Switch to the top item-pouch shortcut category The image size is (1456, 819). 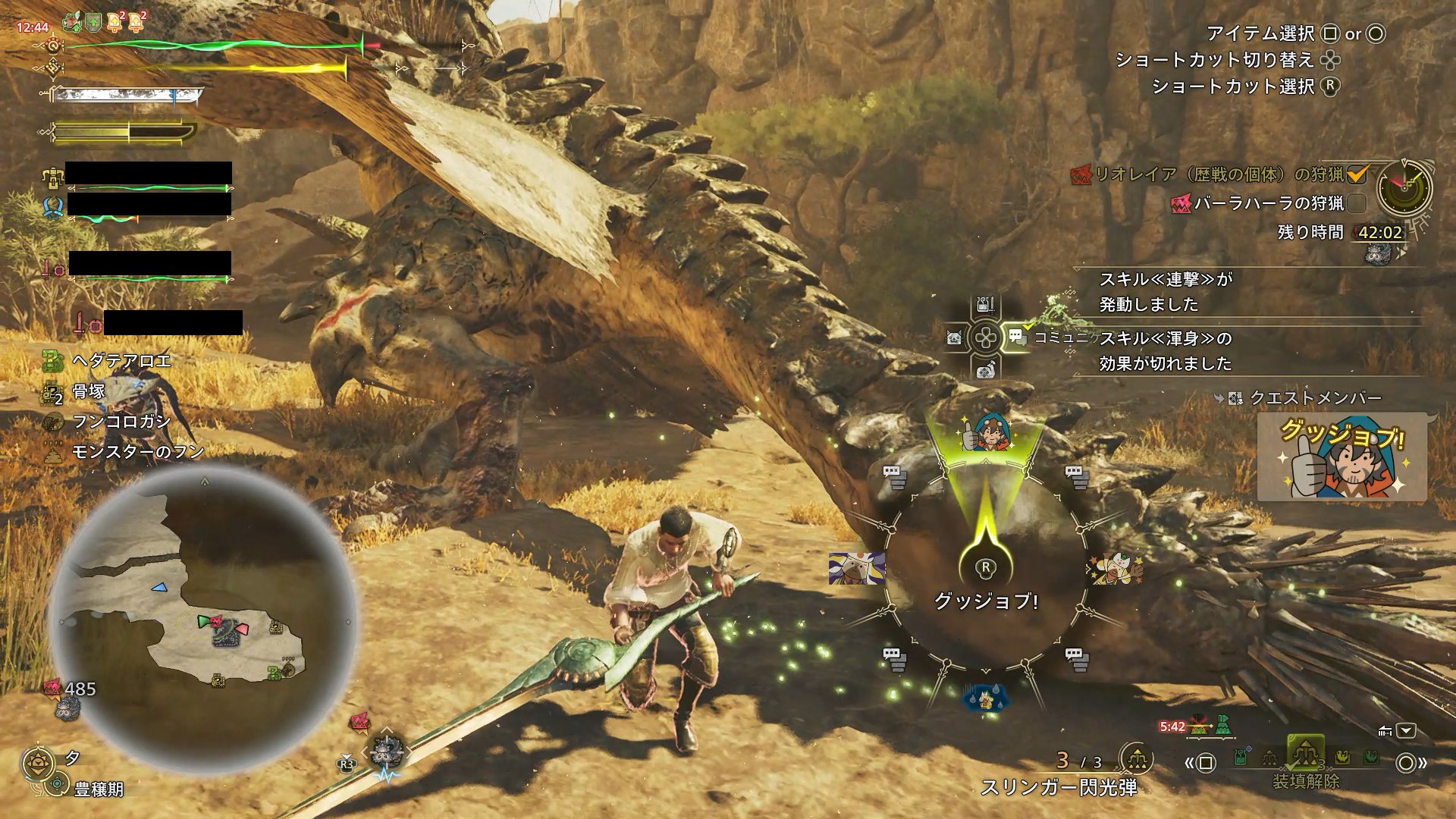pos(985,306)
